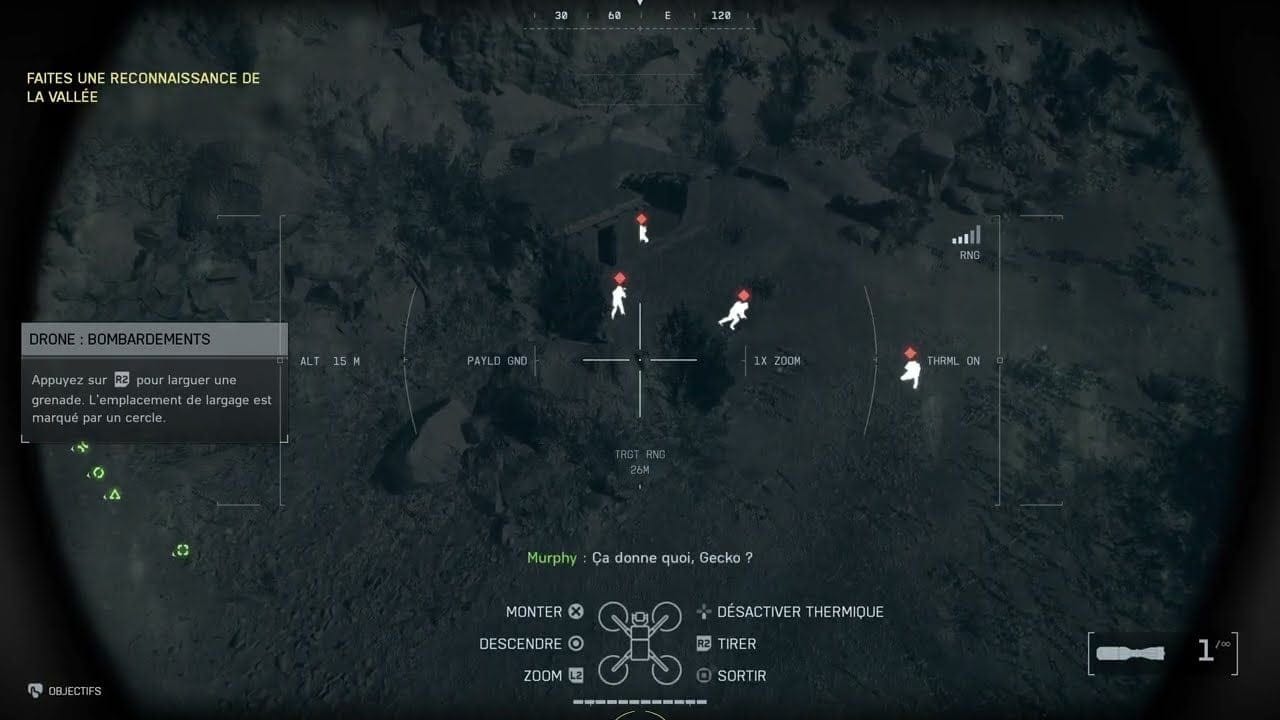Click the L2 button icon next to ZOOM
The width and height of the screenshot is (1280, 720).
pos(575,675)
